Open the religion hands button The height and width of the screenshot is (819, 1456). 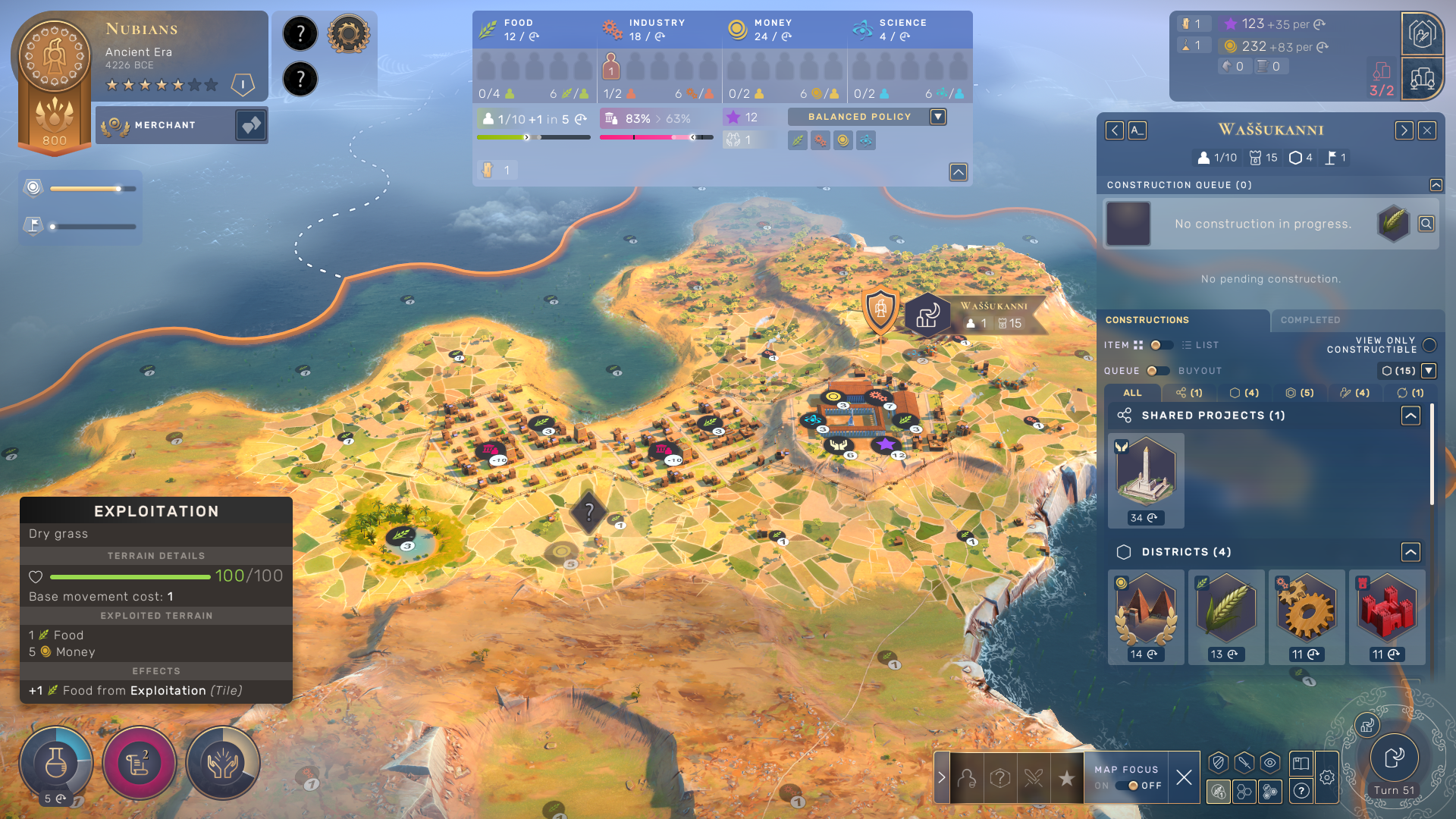pyautogui.click(x=223, y=763)
